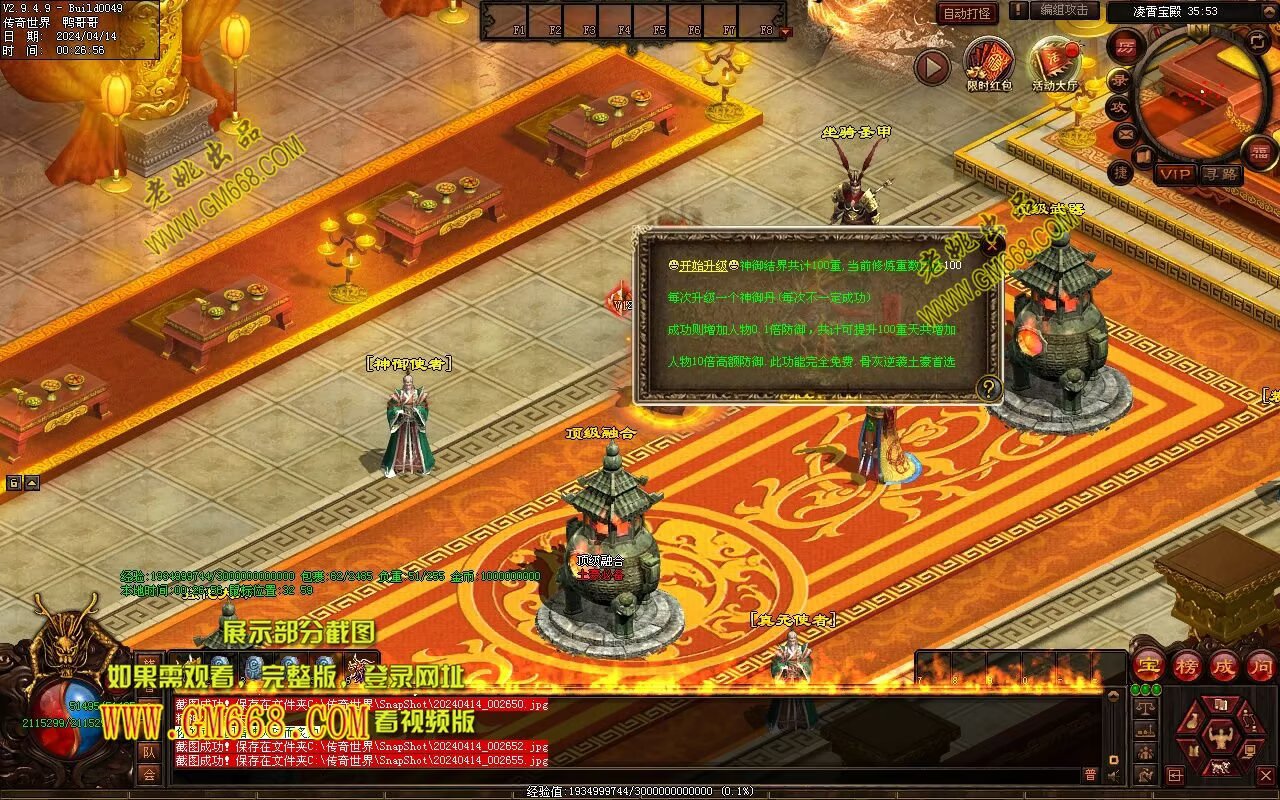Click the round play arrow button
This screenshot has width=1280, height=800.
(x=932, y=67)
